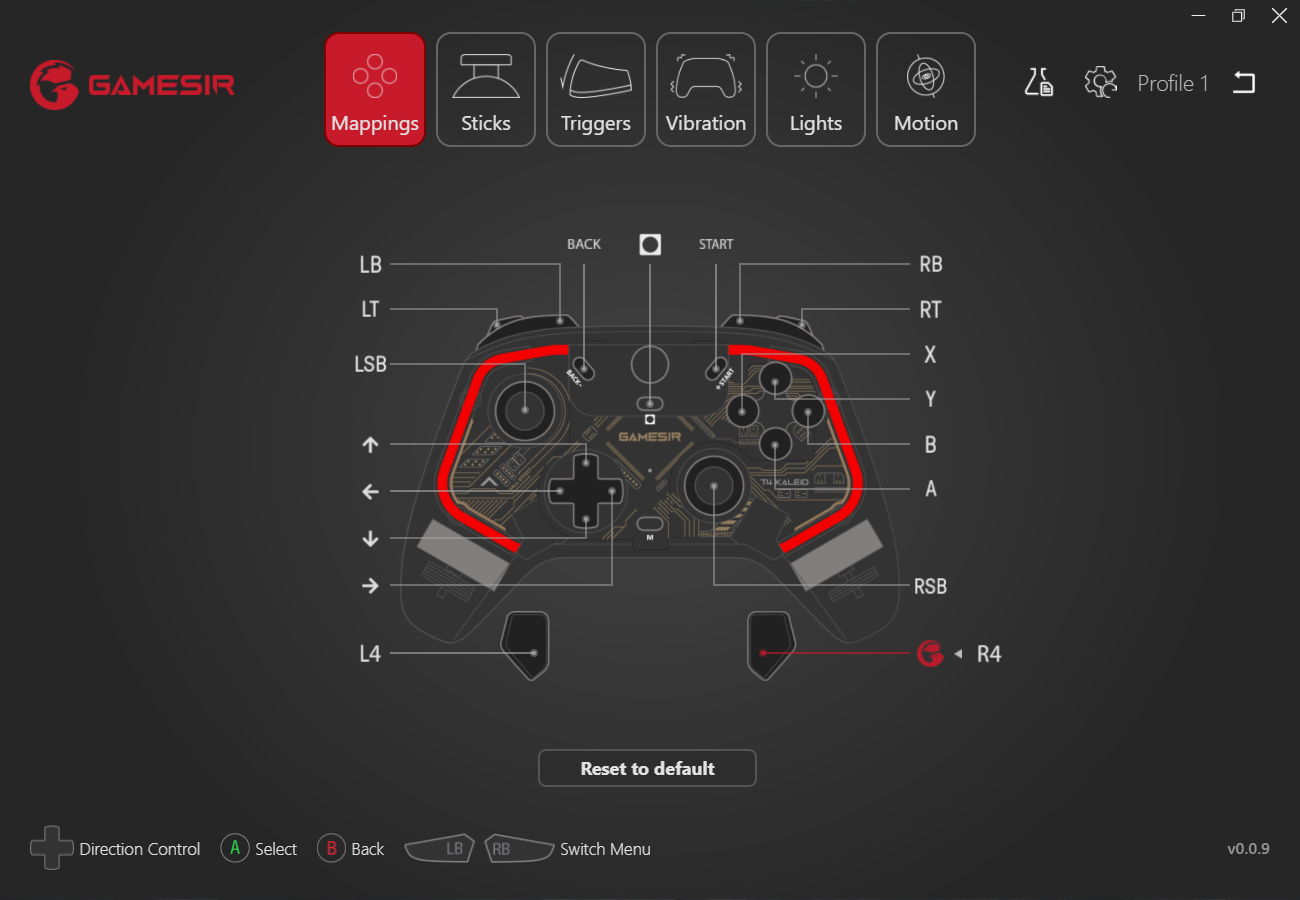Click the LB mapping label
This screenshot has width=1300, height=900.
[x=370, y=264]
